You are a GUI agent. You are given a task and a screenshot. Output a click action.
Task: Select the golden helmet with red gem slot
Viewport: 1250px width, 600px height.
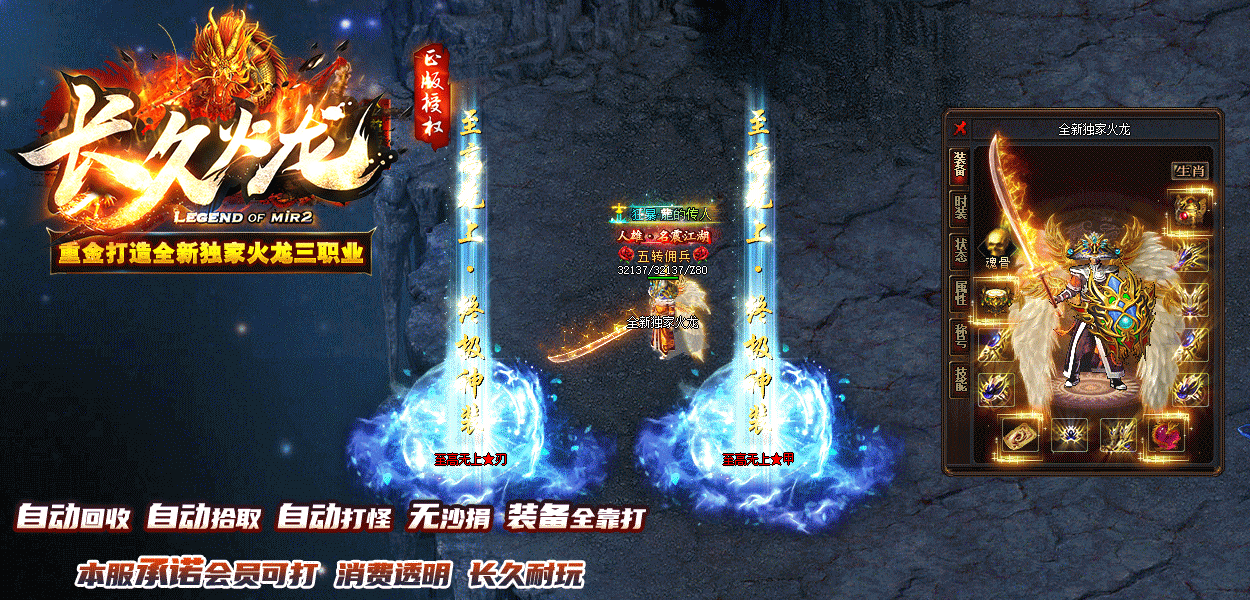[1190, 211]
